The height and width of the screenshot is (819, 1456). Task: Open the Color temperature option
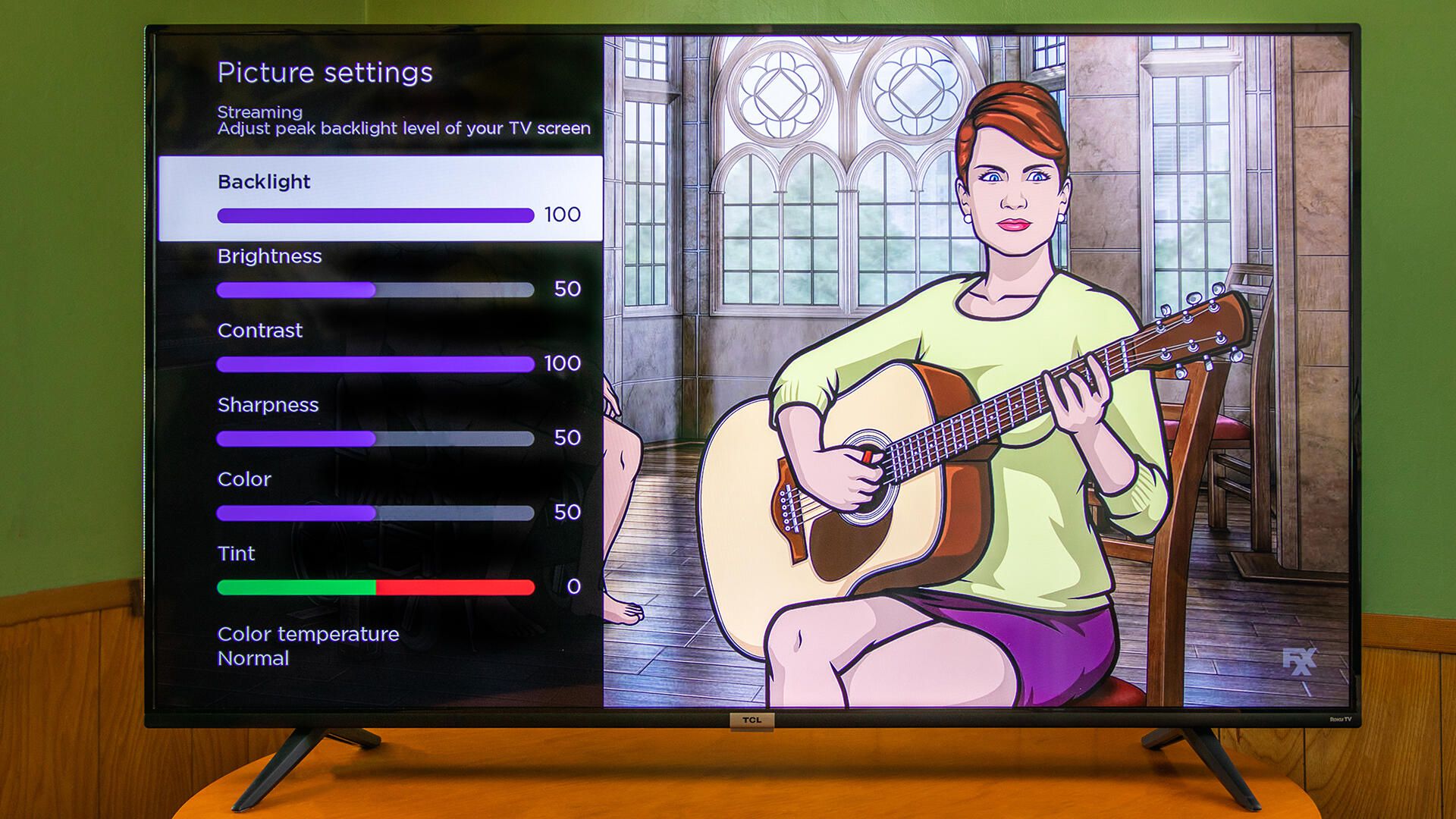[308, 645]
